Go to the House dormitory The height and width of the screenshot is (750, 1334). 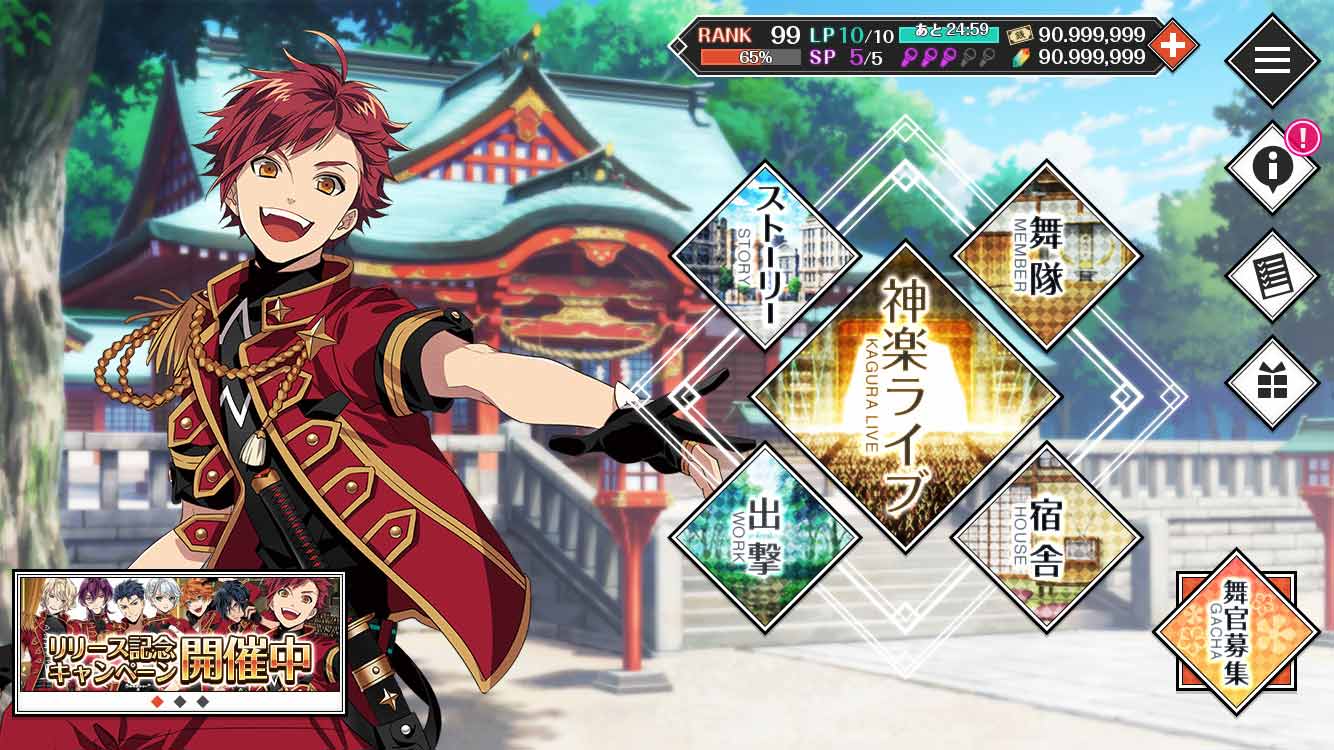[x=1047, y=537]
